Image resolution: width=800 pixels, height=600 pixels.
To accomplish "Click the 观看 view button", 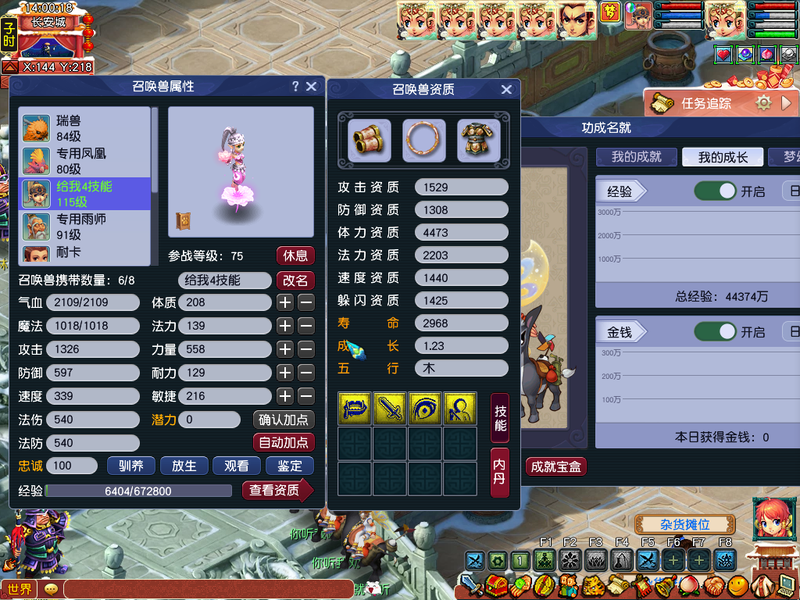I will (x=237, y=466).
